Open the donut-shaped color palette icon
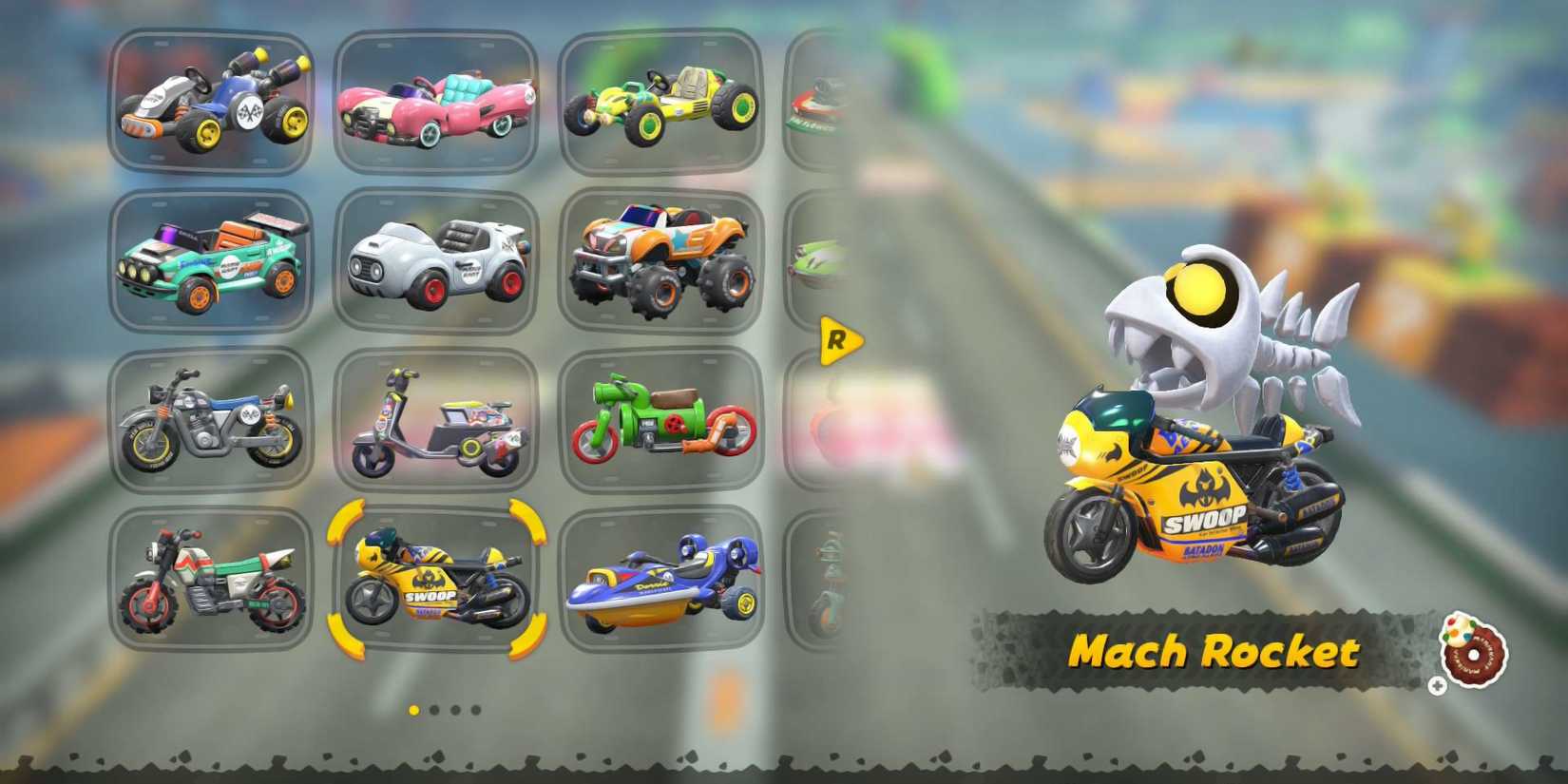Viewport: 1568px width, 784px height. coord(1475,654)
